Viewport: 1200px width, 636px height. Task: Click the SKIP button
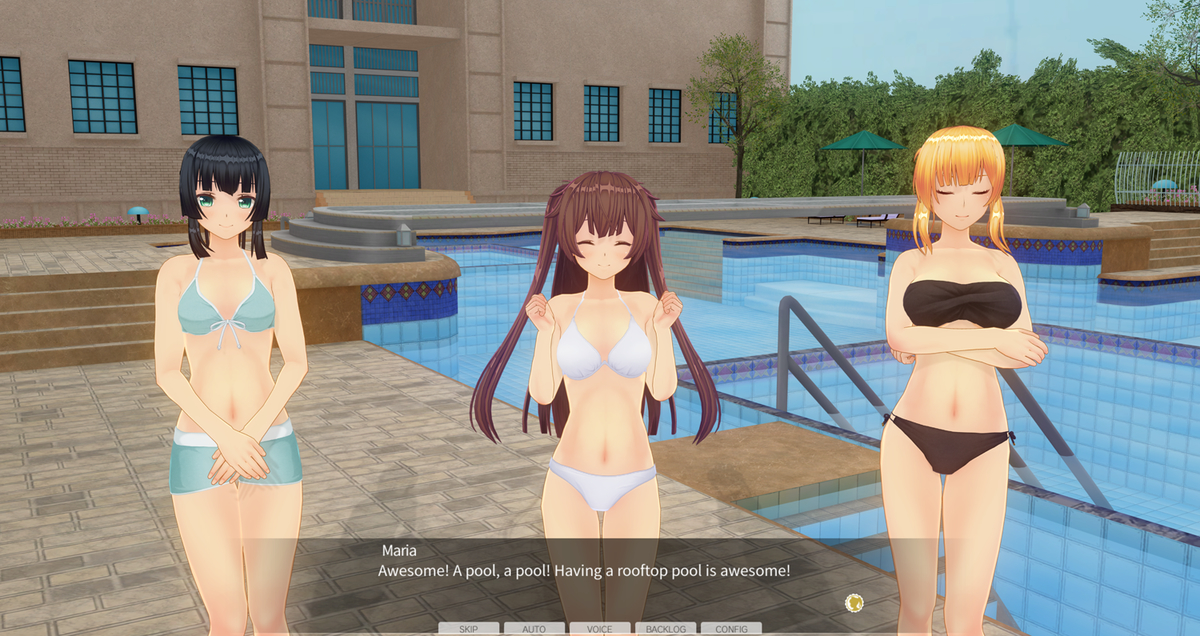pos(468,629)
